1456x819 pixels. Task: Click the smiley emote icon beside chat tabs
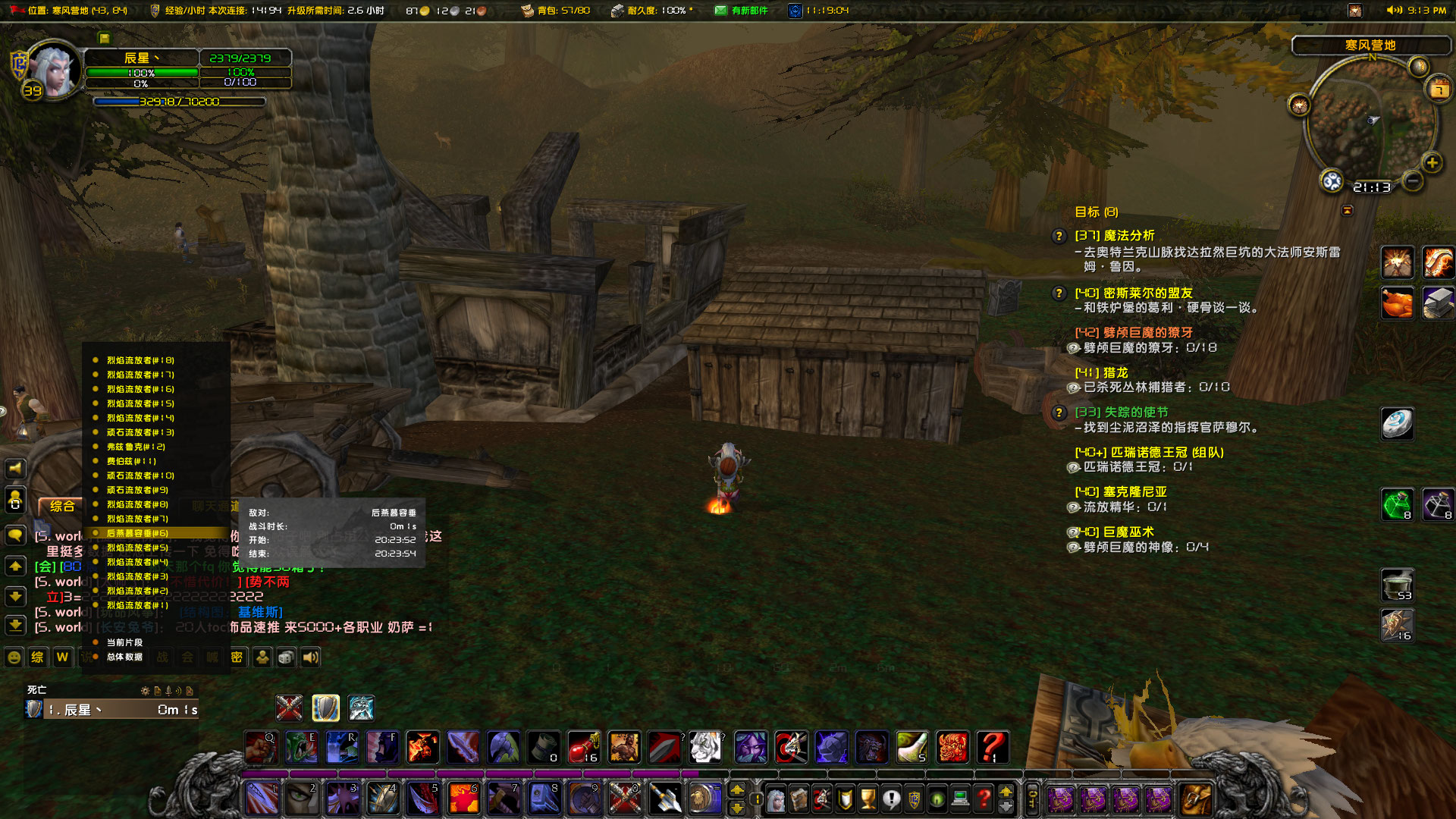(x=14, y=657)
